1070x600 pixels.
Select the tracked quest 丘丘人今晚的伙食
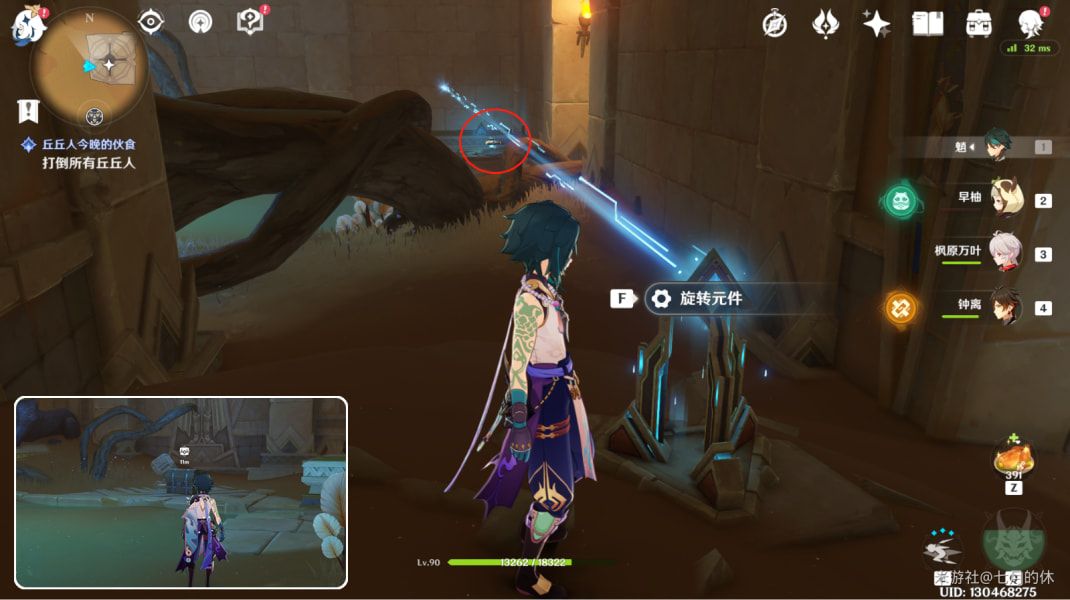(88, 145)
